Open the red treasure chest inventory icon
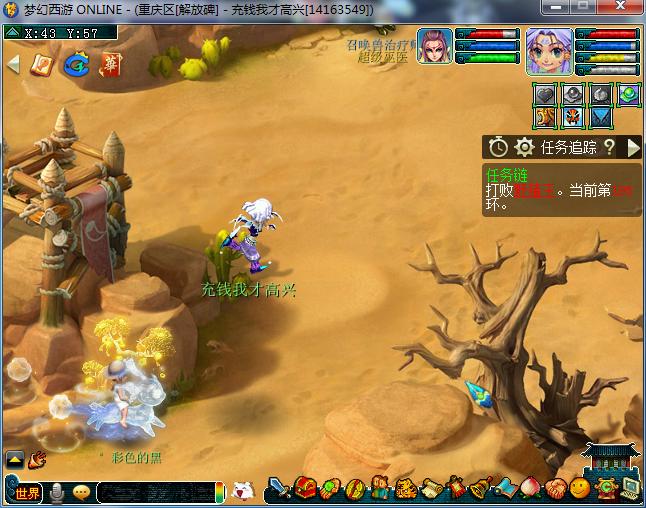This screenshot has height=508, width=646. pos(307,489)
